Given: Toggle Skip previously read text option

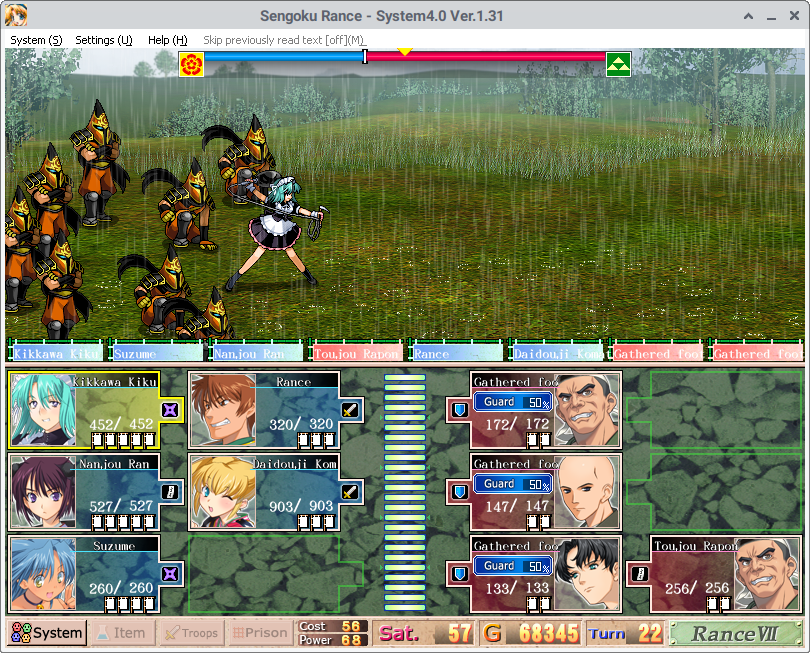Looking at the screenshot, I should pyautogui.click(x=284, y=40).
